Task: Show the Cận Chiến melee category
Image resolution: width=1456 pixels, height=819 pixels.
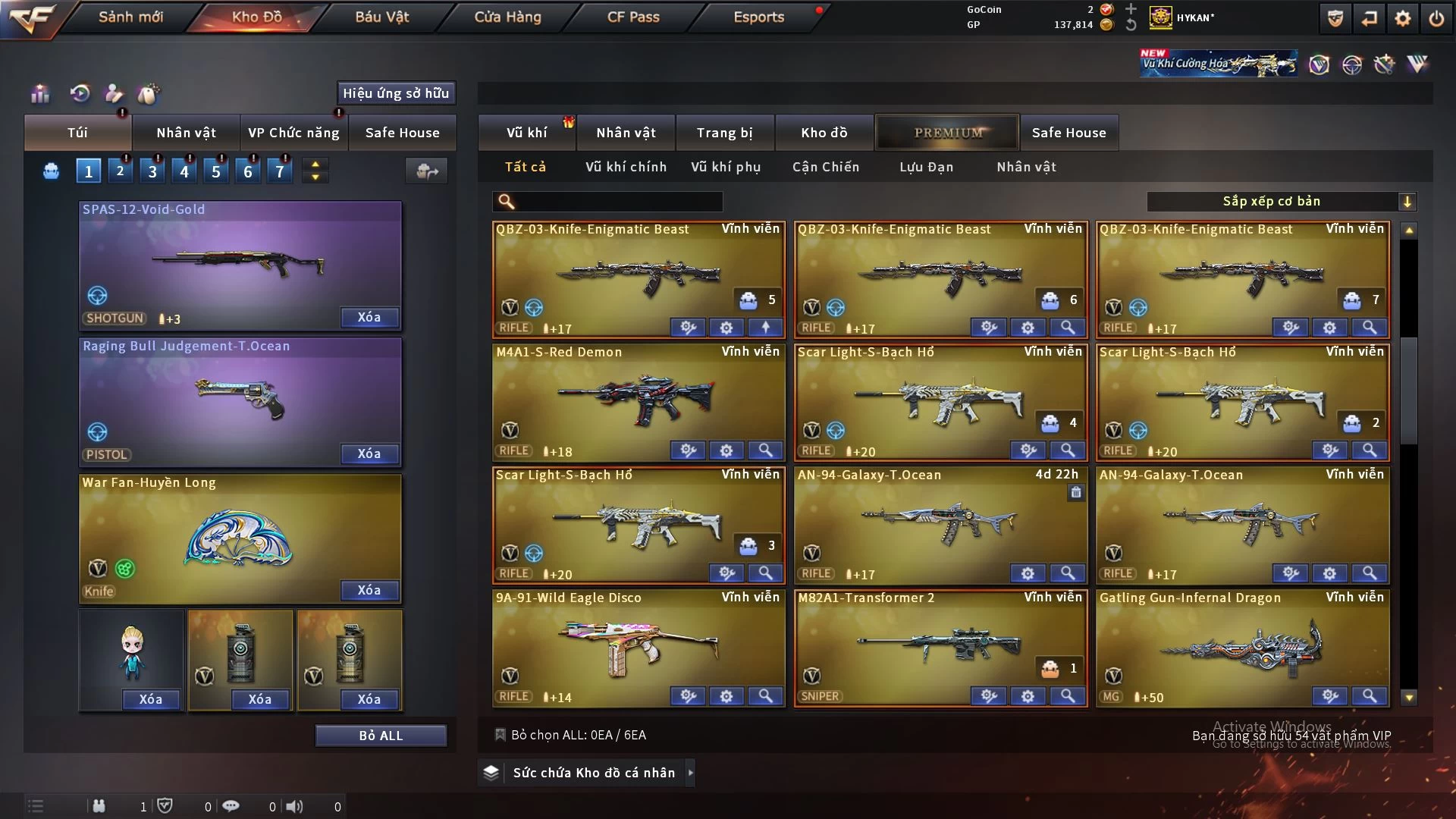Action: [x=826, y=167]
